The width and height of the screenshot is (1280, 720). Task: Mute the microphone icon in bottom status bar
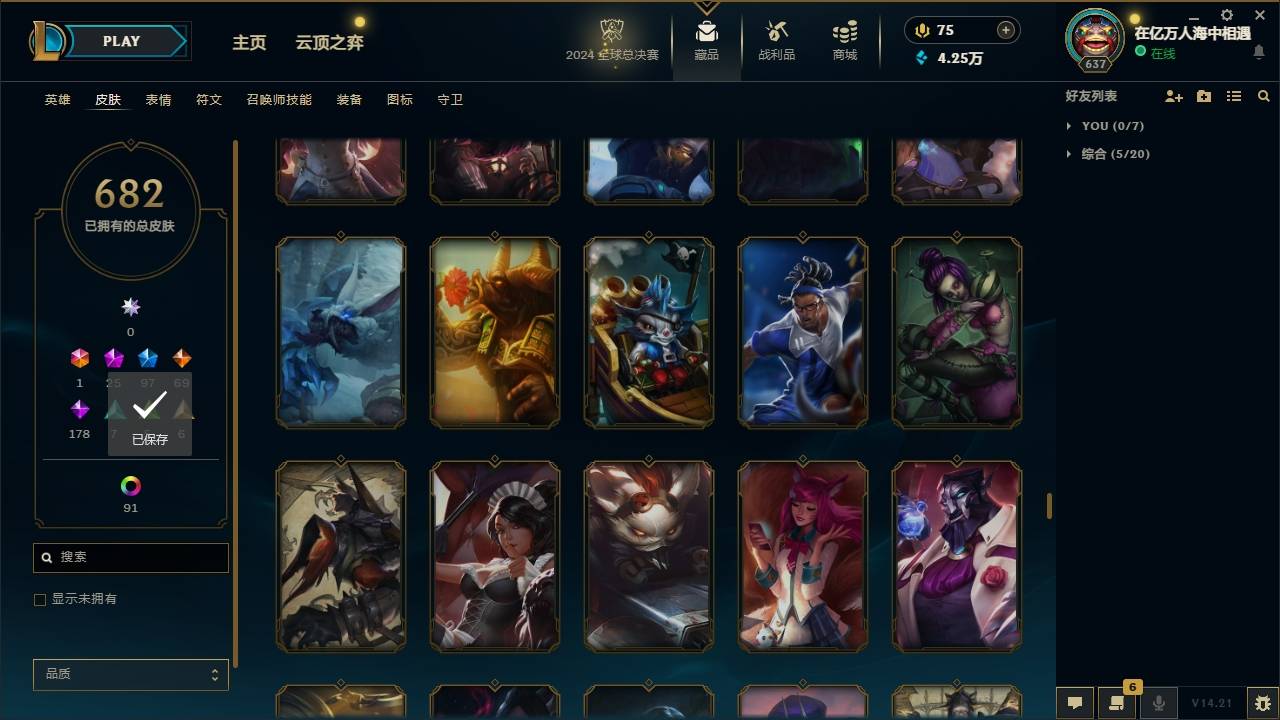(x=1157, y=703)
